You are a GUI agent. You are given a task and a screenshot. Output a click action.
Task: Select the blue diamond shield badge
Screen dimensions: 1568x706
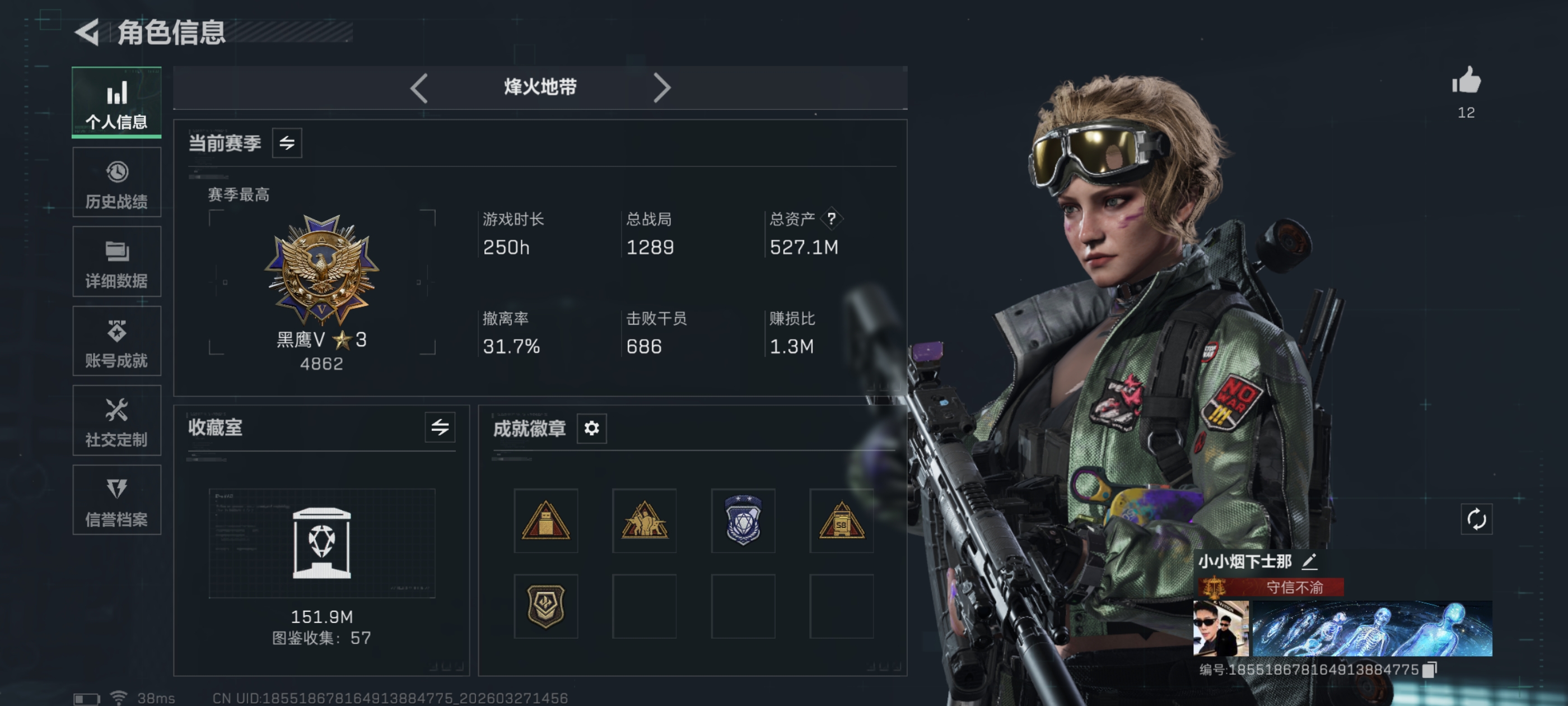(743, 520)
